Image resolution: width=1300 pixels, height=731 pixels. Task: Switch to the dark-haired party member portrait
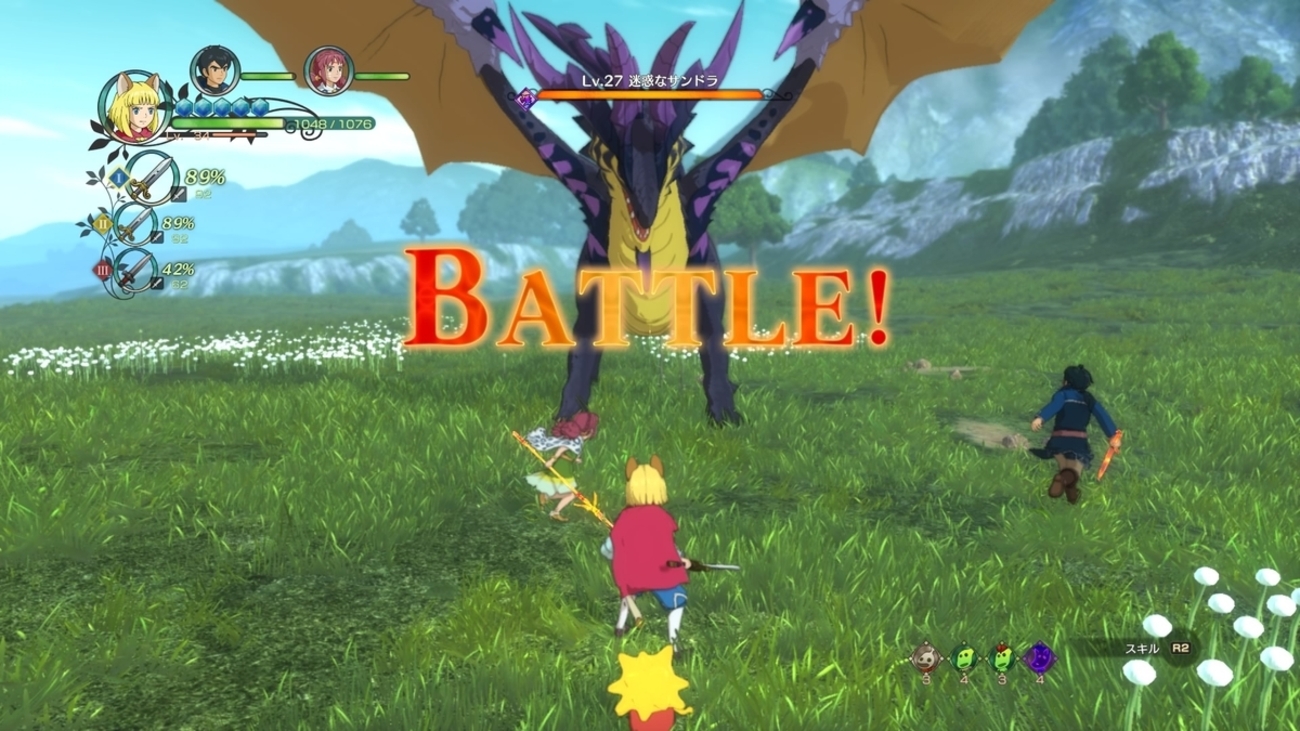(214, 70)
